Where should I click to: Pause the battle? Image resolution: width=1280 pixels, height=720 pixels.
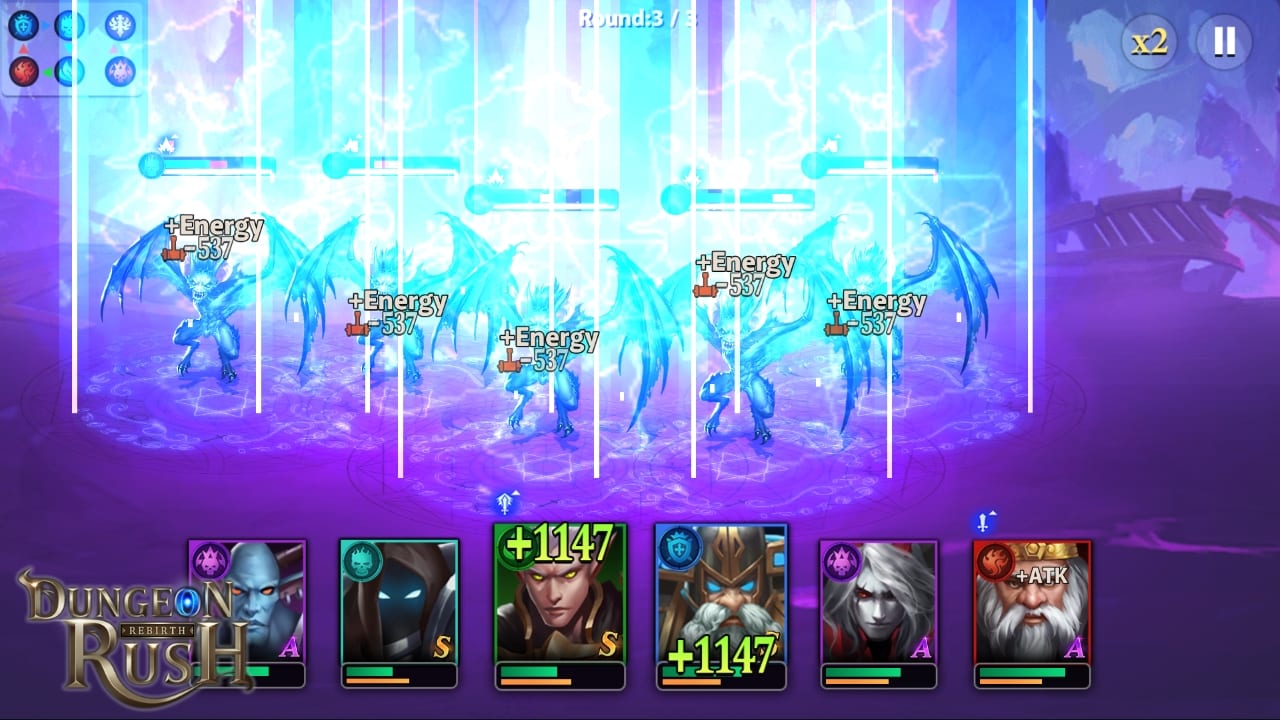(x=1224, y=42)
